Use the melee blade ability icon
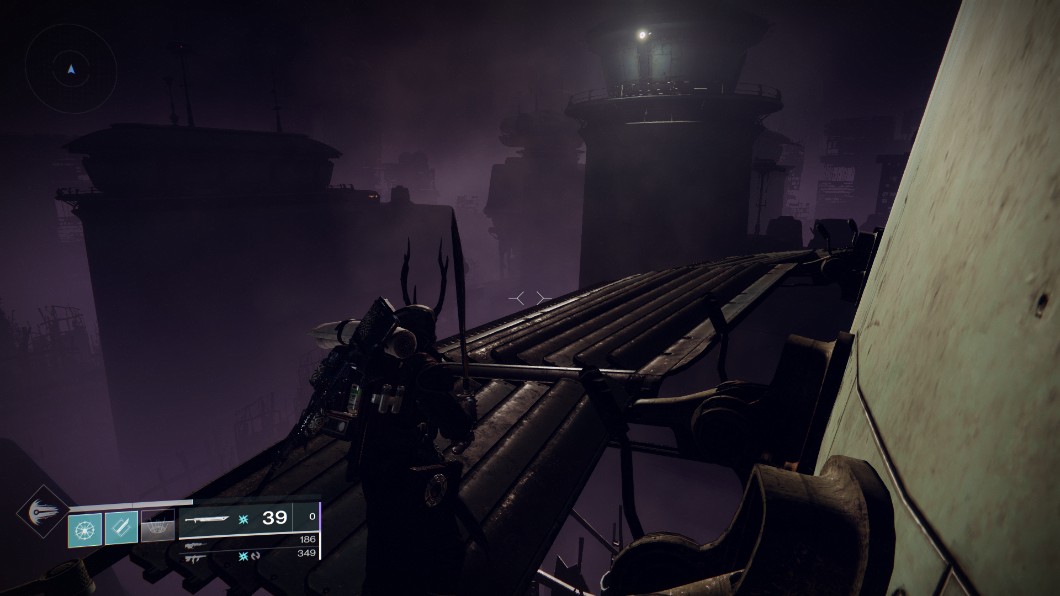The image size is (1060, 596). (x=121, y=527)
